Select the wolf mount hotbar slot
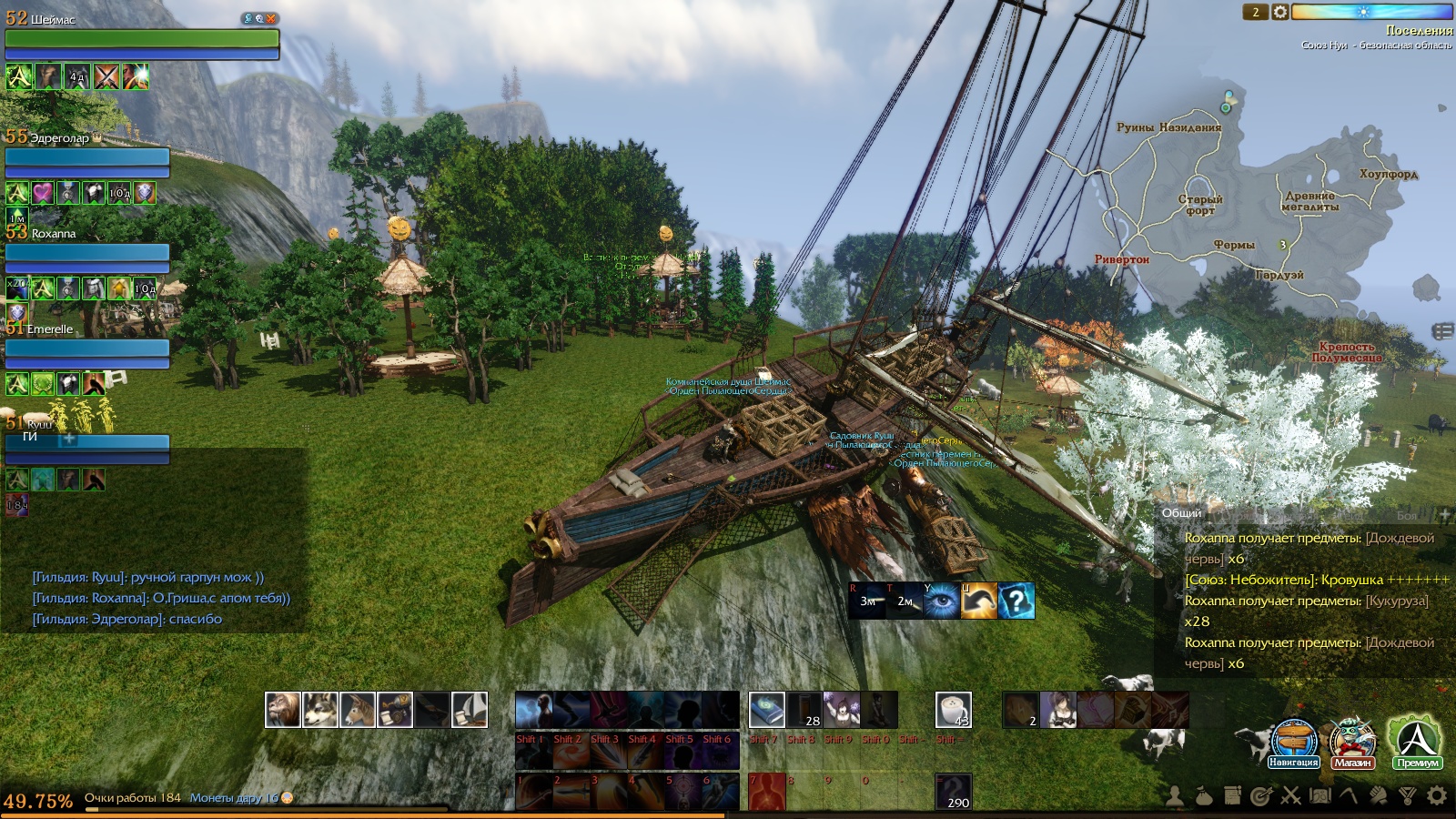The height and width of the screenshot is (819, 1456). (x=320, y=710)
